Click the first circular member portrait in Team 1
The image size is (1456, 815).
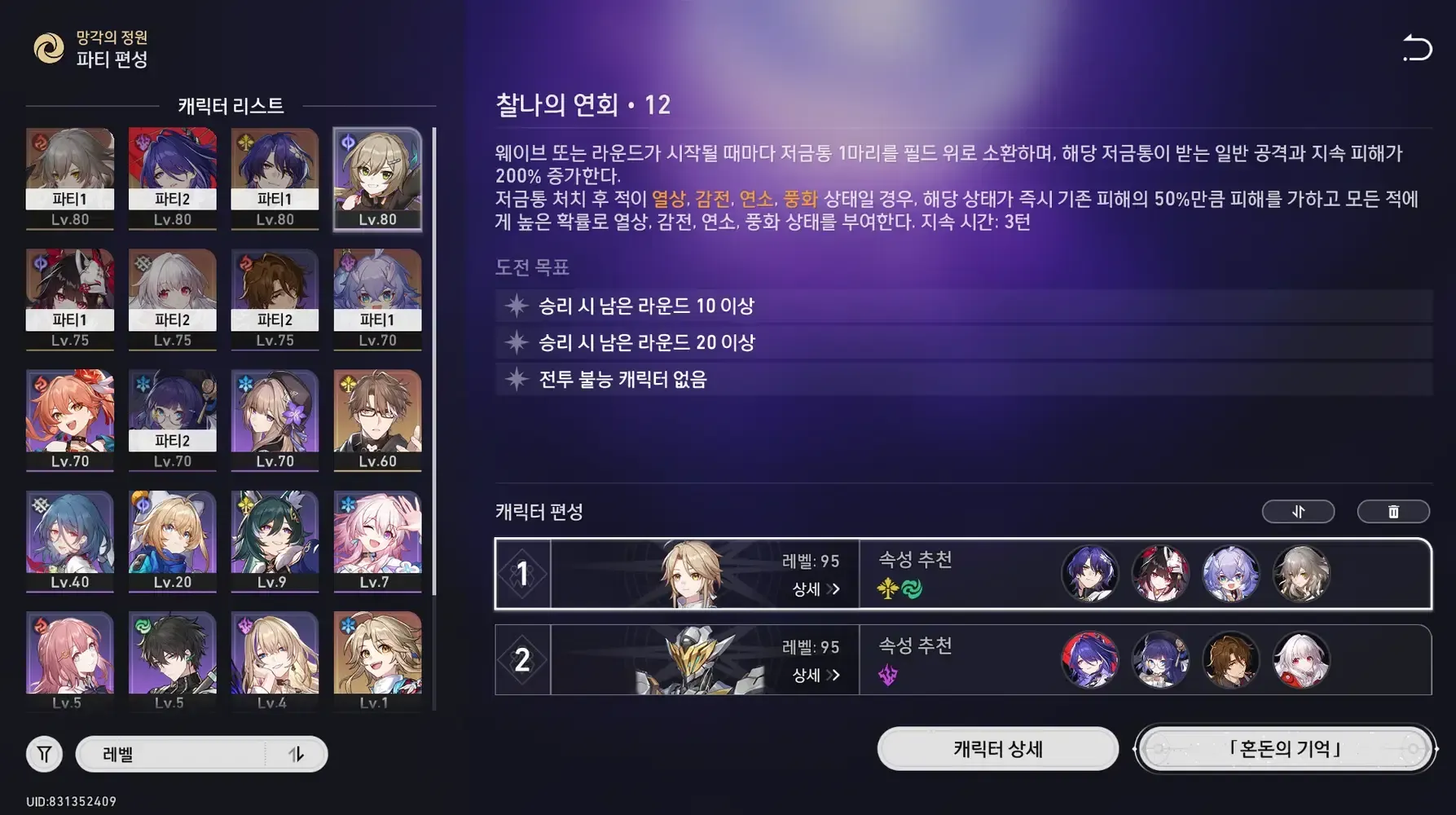click(1092, 574)
